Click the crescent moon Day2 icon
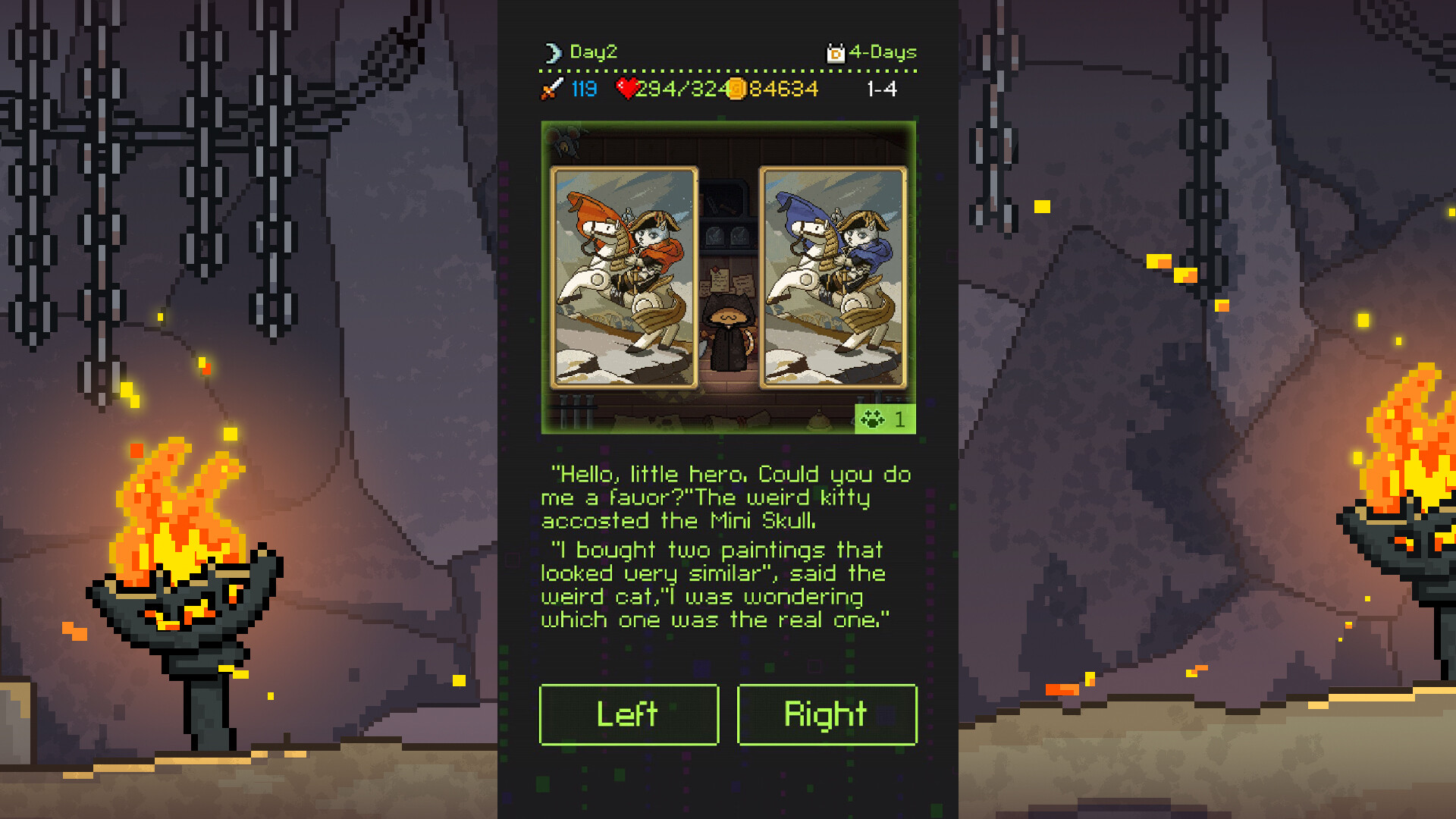1456x819 pixels. pos(554,52)
